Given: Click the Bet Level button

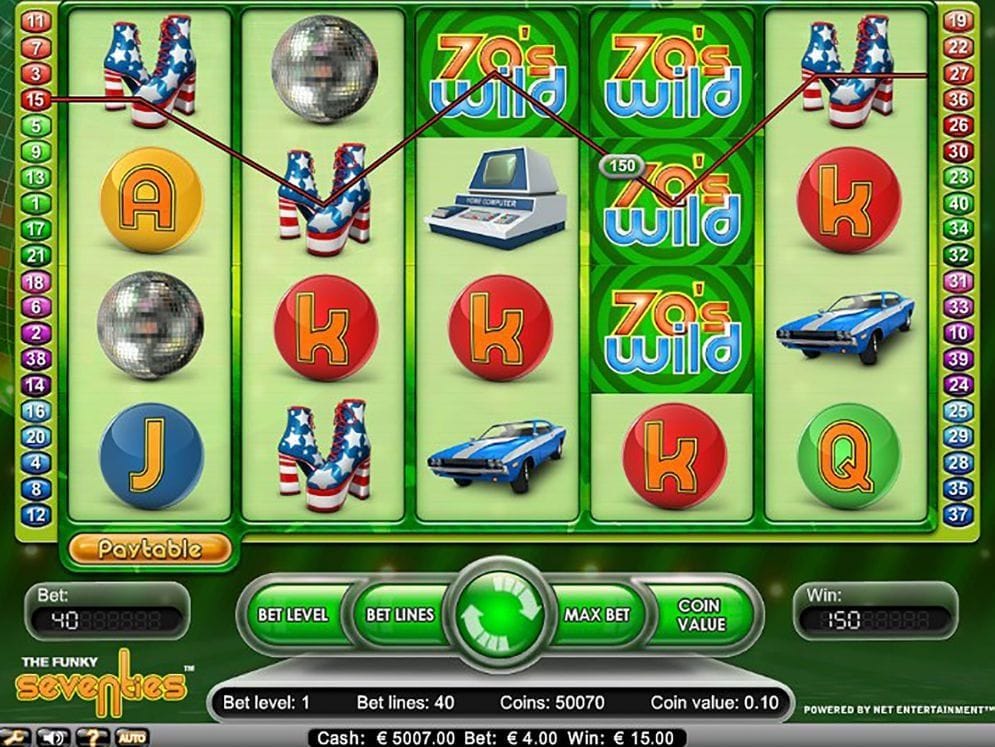Looking at the screenshot, I should 291,614.
